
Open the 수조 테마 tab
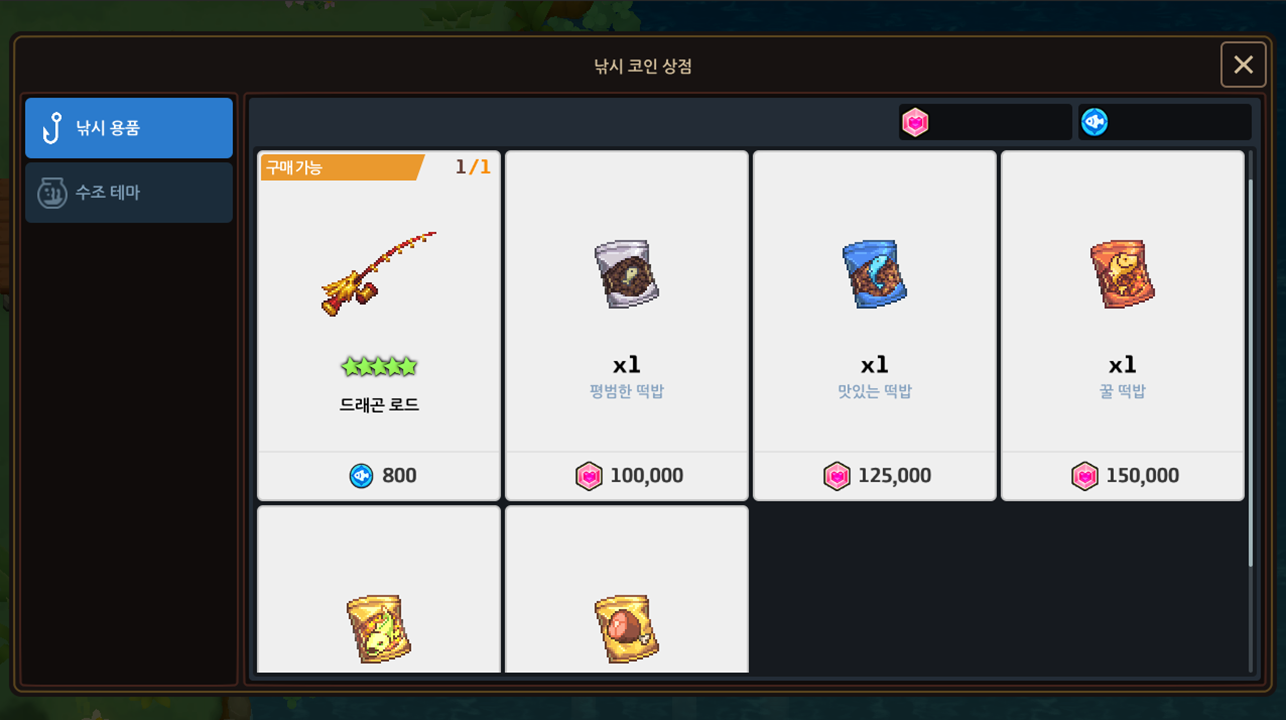point(129,192)
